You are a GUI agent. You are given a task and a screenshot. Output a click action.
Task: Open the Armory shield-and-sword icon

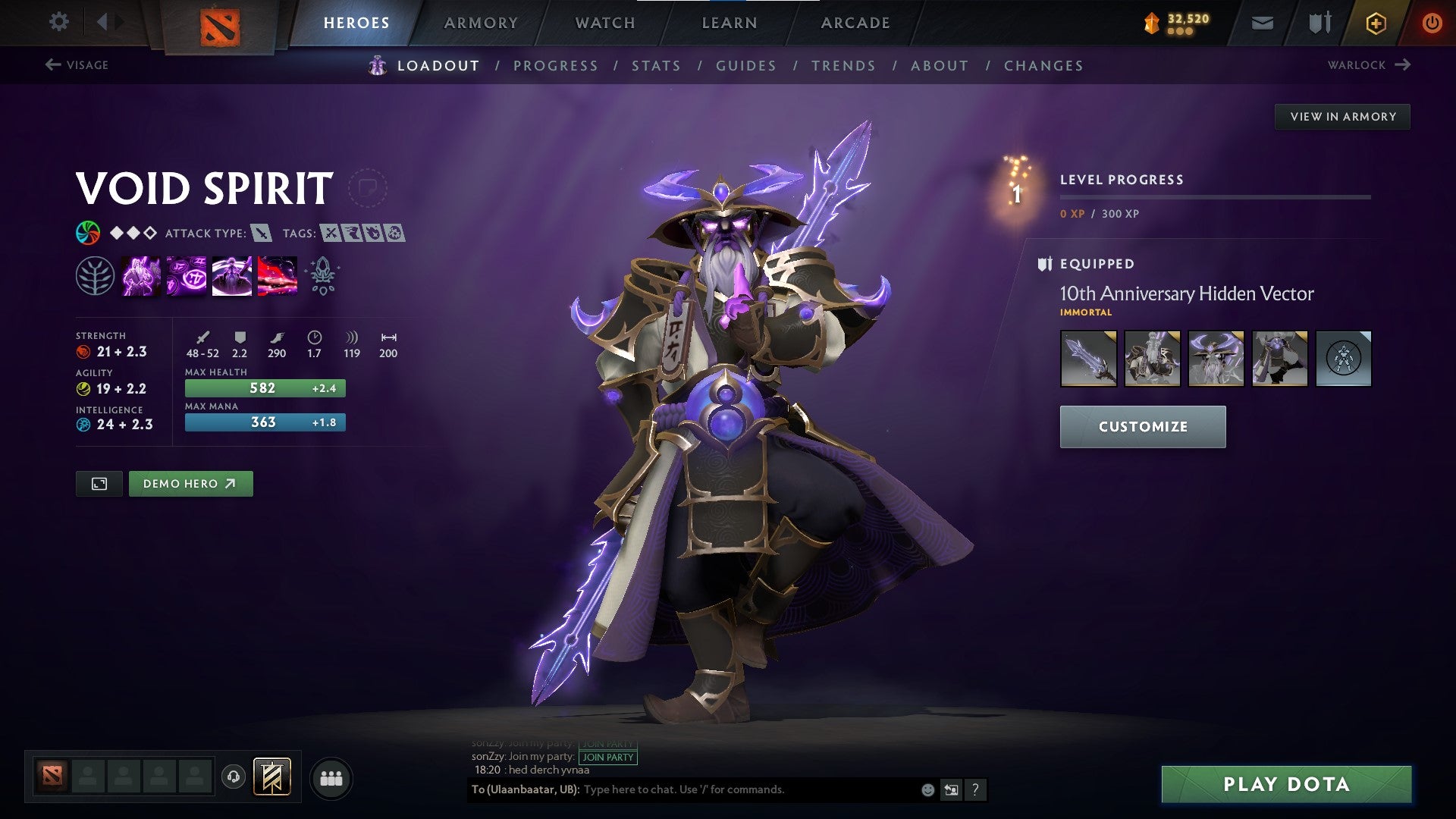click(x=1319, y=22)
